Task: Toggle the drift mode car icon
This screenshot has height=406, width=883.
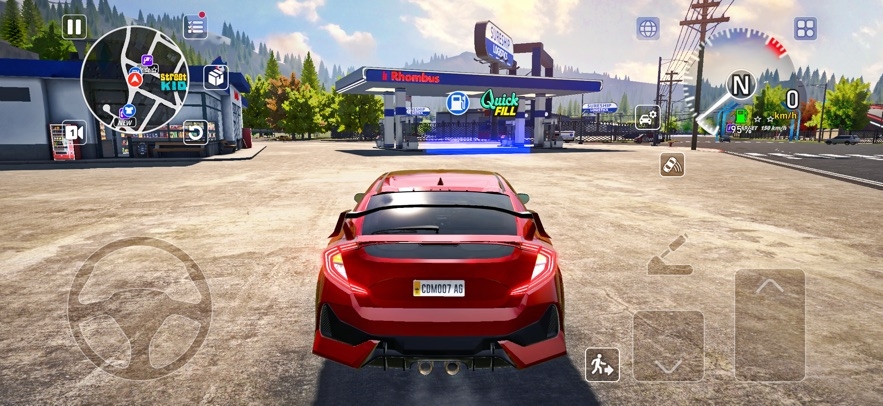Action: [x=672, y=165]
